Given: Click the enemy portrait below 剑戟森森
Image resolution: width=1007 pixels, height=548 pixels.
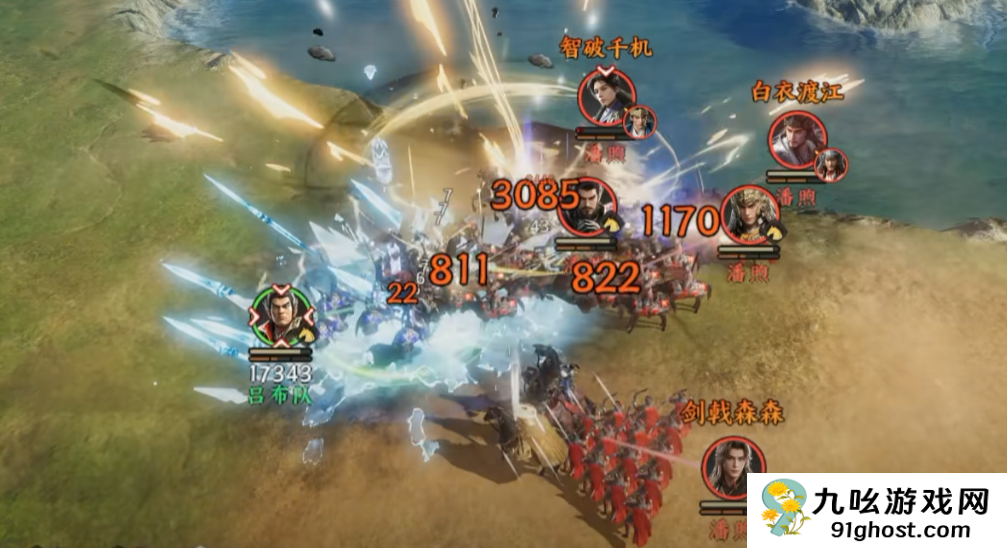Looking at the screenshot, I should pos(734,467).
